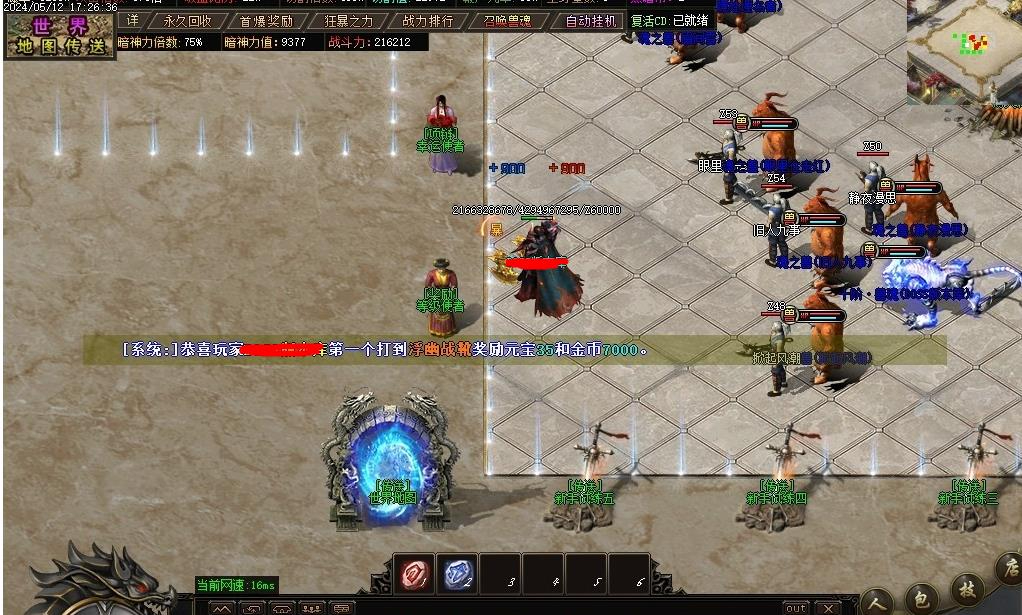Click the 永久回收 button

[x=188, y=21]
